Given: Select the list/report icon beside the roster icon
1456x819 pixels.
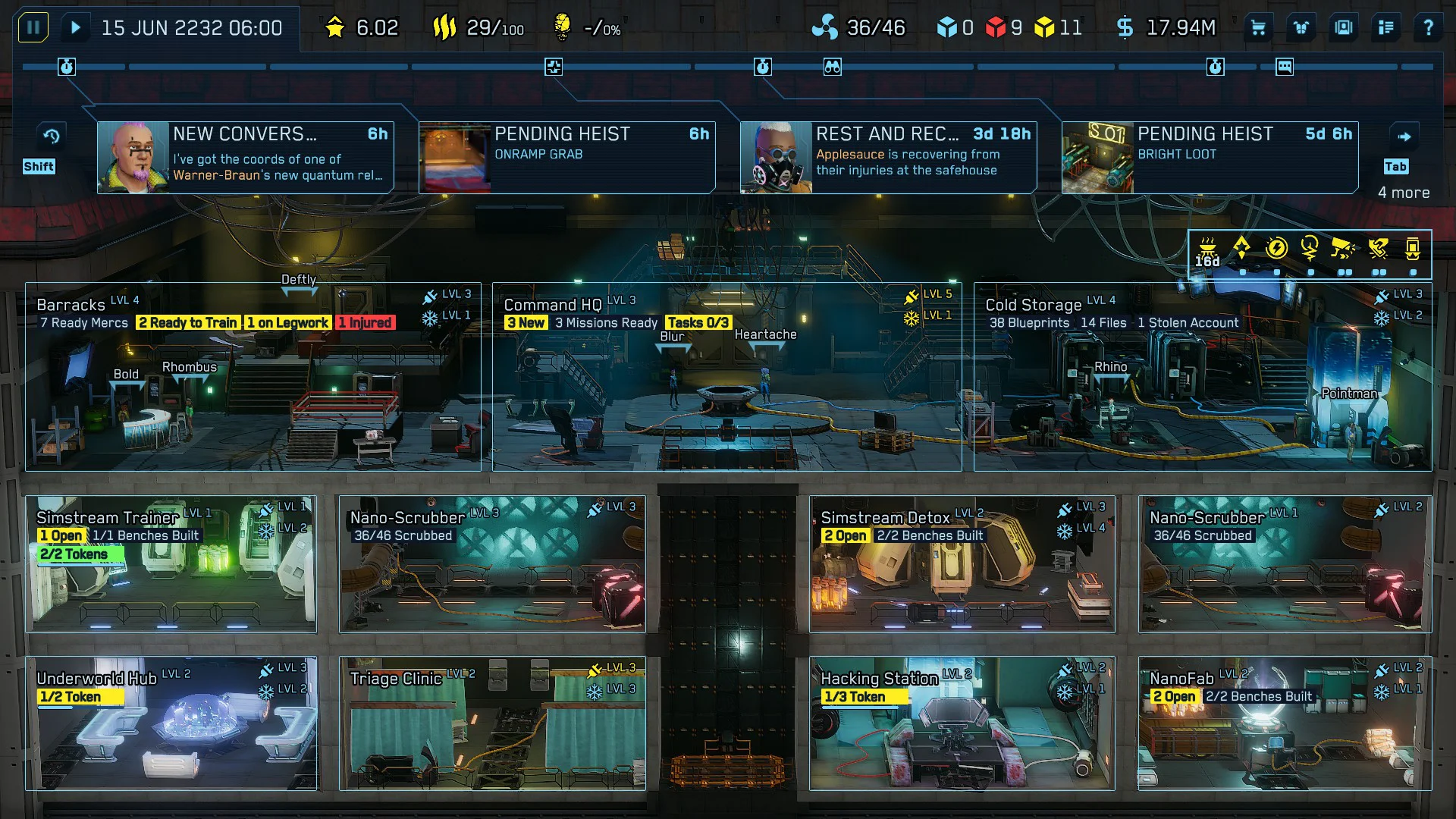Looking at the screenshot, I should click(1385, 27).
